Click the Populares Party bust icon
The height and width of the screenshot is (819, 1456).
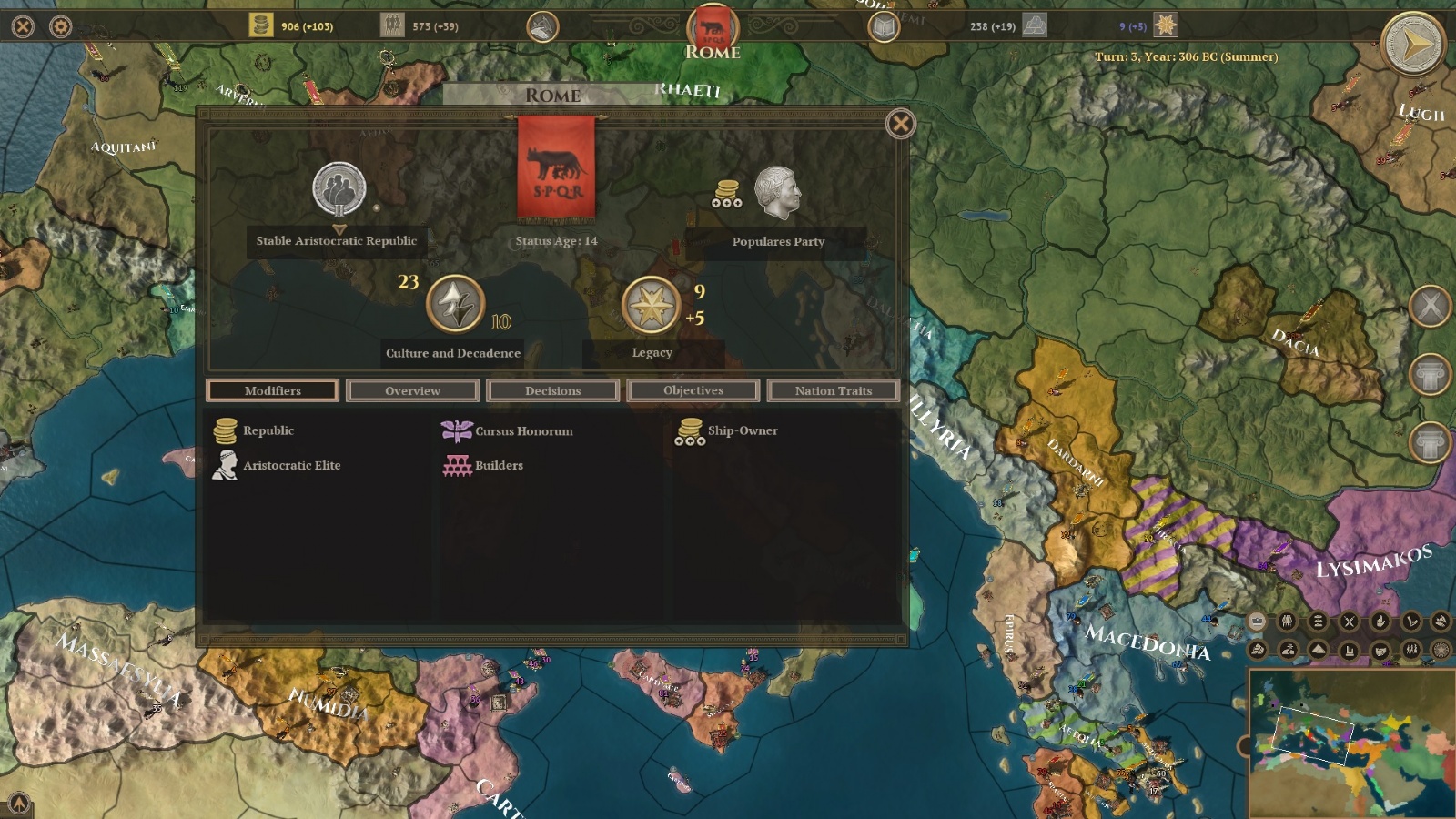[x=777, y=192]
